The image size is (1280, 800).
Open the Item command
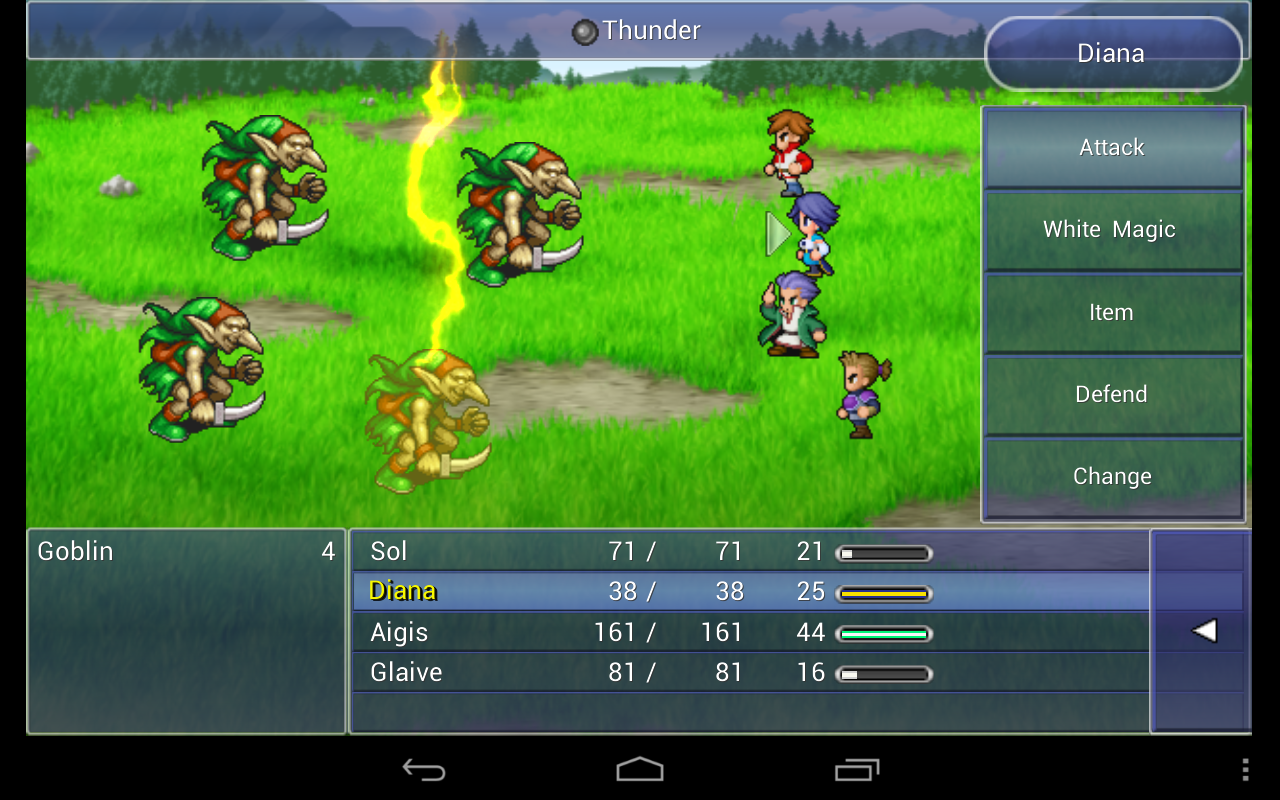(x=1112, y=312)
